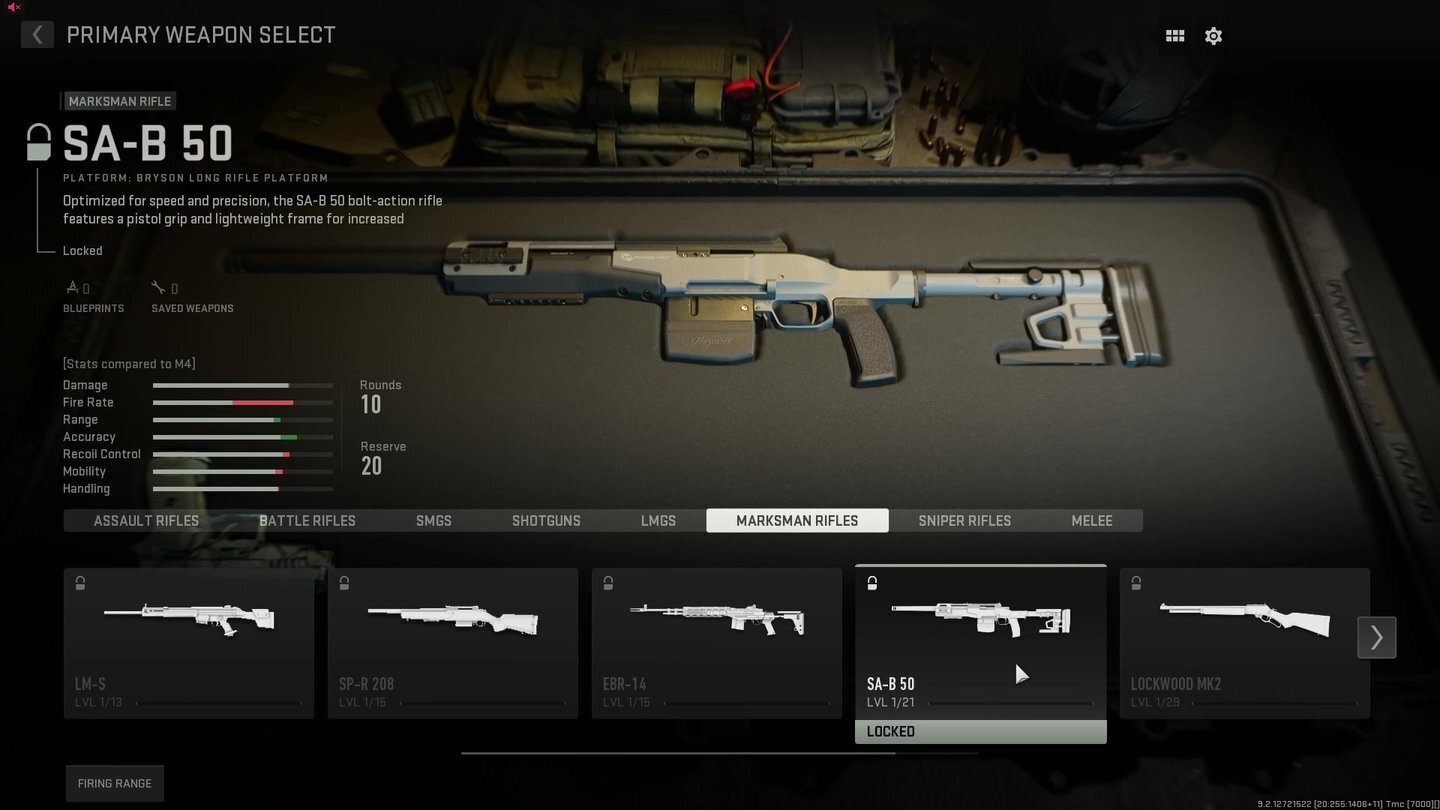Open the settings gear icon
The height and width of the screenshot is (810, 1440).
click(x=1213, y=35)
